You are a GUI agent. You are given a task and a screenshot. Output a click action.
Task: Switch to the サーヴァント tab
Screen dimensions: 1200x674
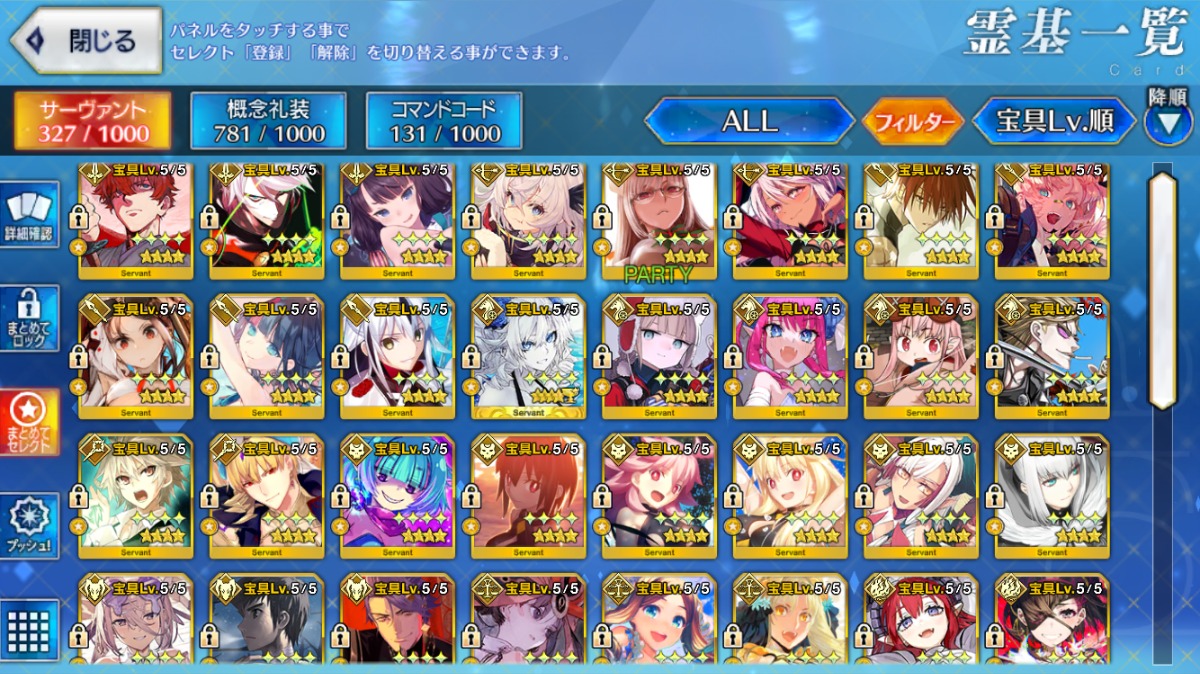pyautogui.click(x=92, y=122)
